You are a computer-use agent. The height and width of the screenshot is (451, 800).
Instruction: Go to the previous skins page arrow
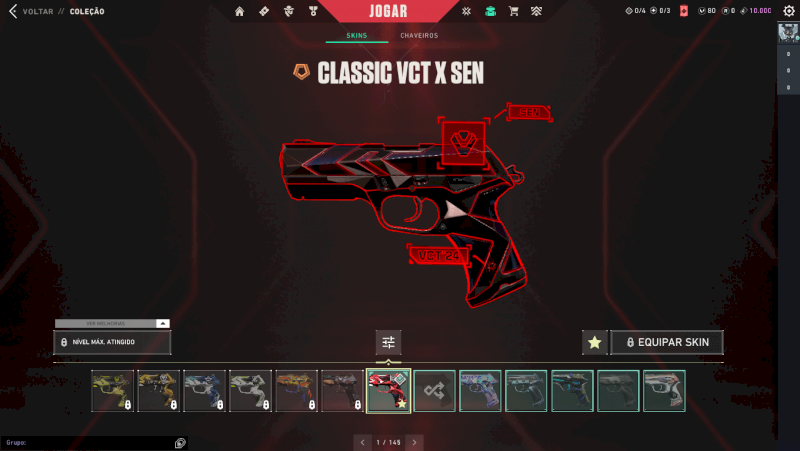click(x=362, y=441)
